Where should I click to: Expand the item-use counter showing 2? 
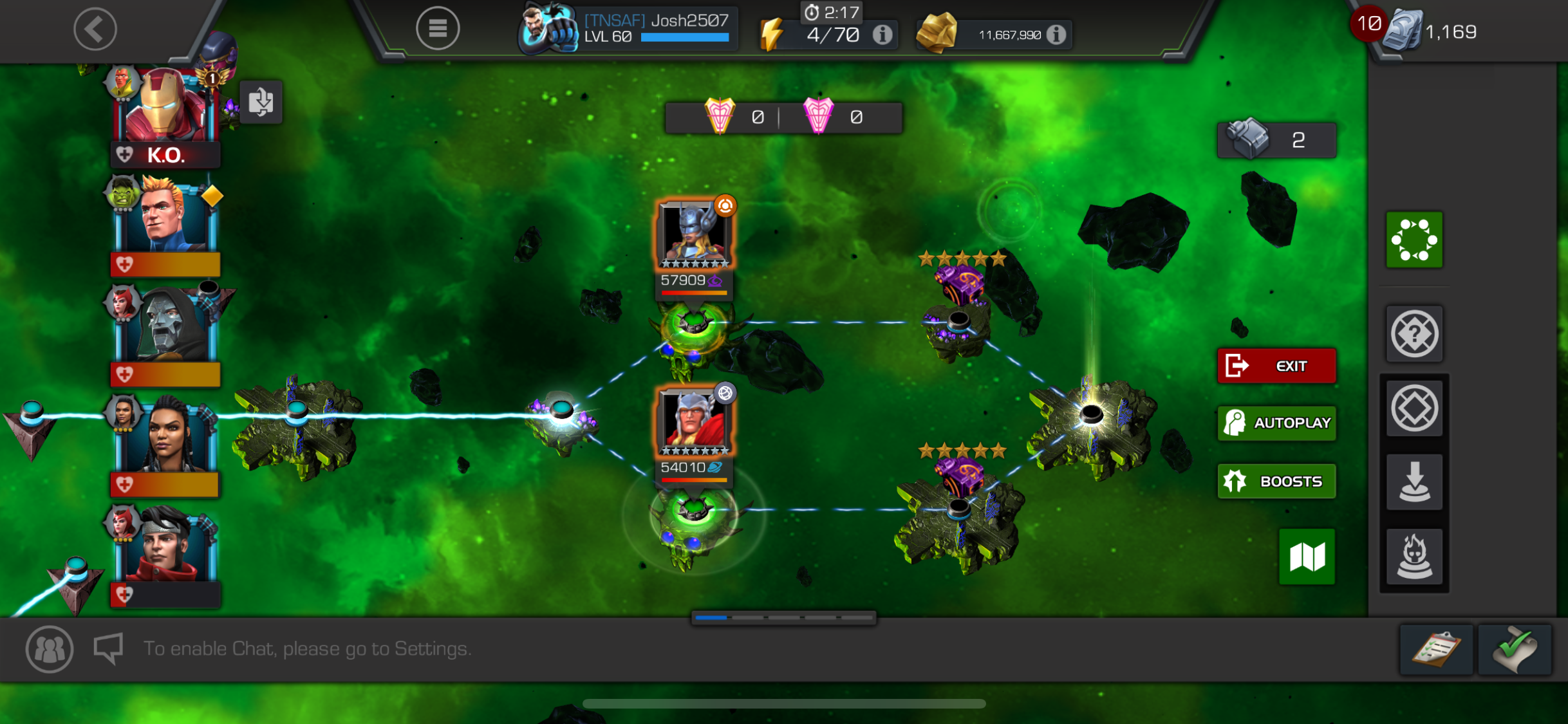pyautogui.click(x=1277, y=139)
